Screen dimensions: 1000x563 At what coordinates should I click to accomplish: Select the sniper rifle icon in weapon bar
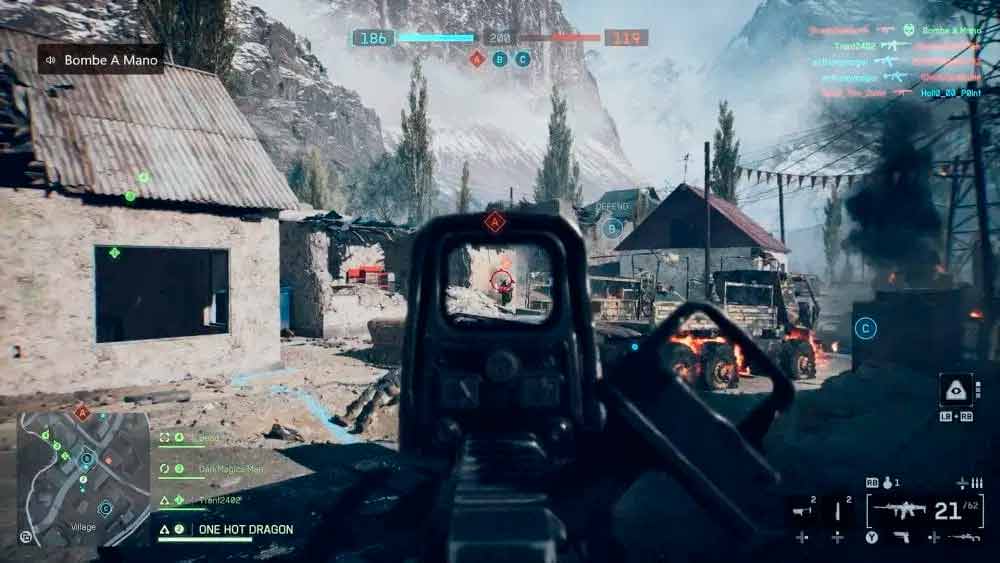pos(964,538)
